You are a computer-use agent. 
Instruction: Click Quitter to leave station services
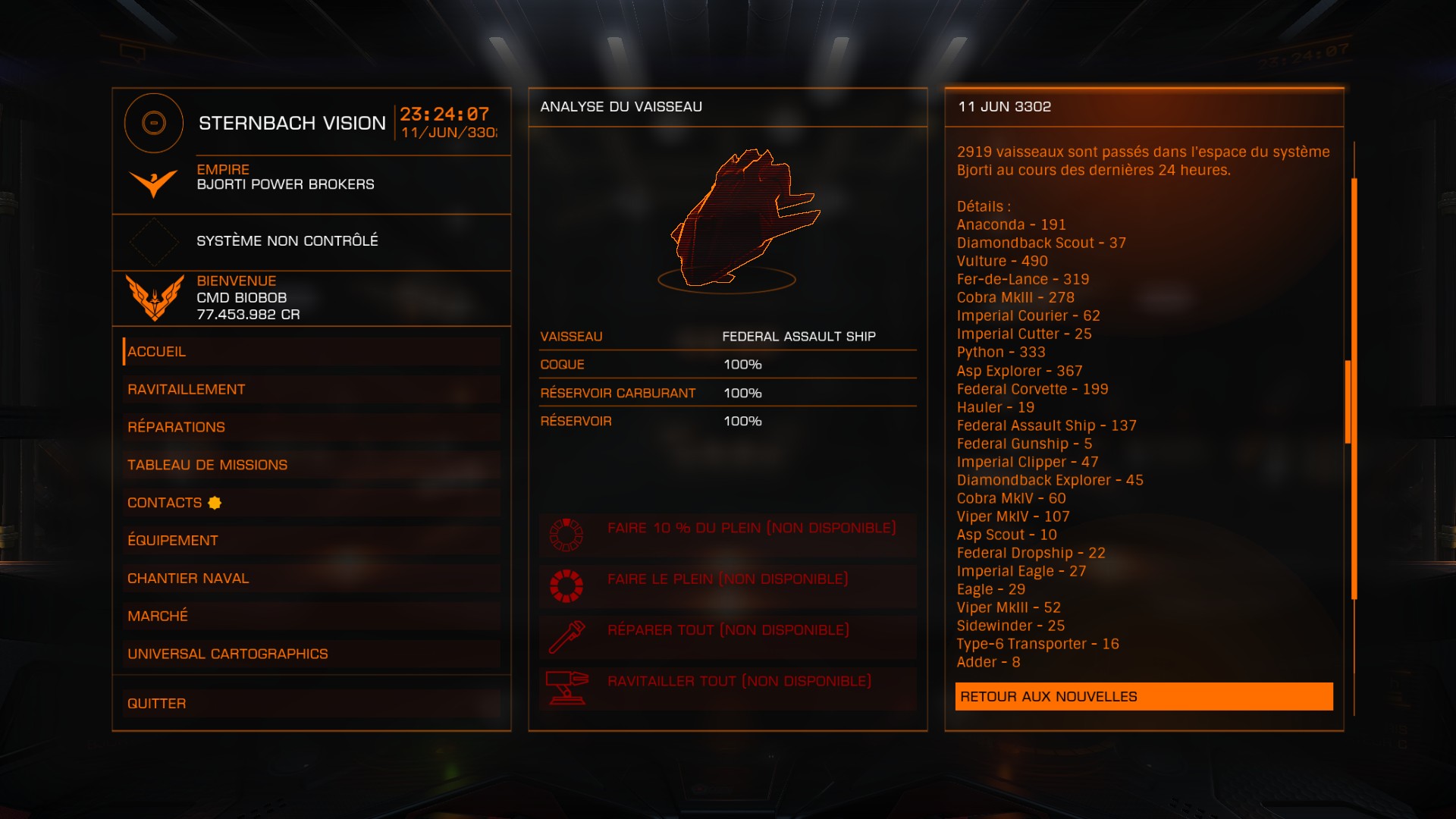(311, 704)
